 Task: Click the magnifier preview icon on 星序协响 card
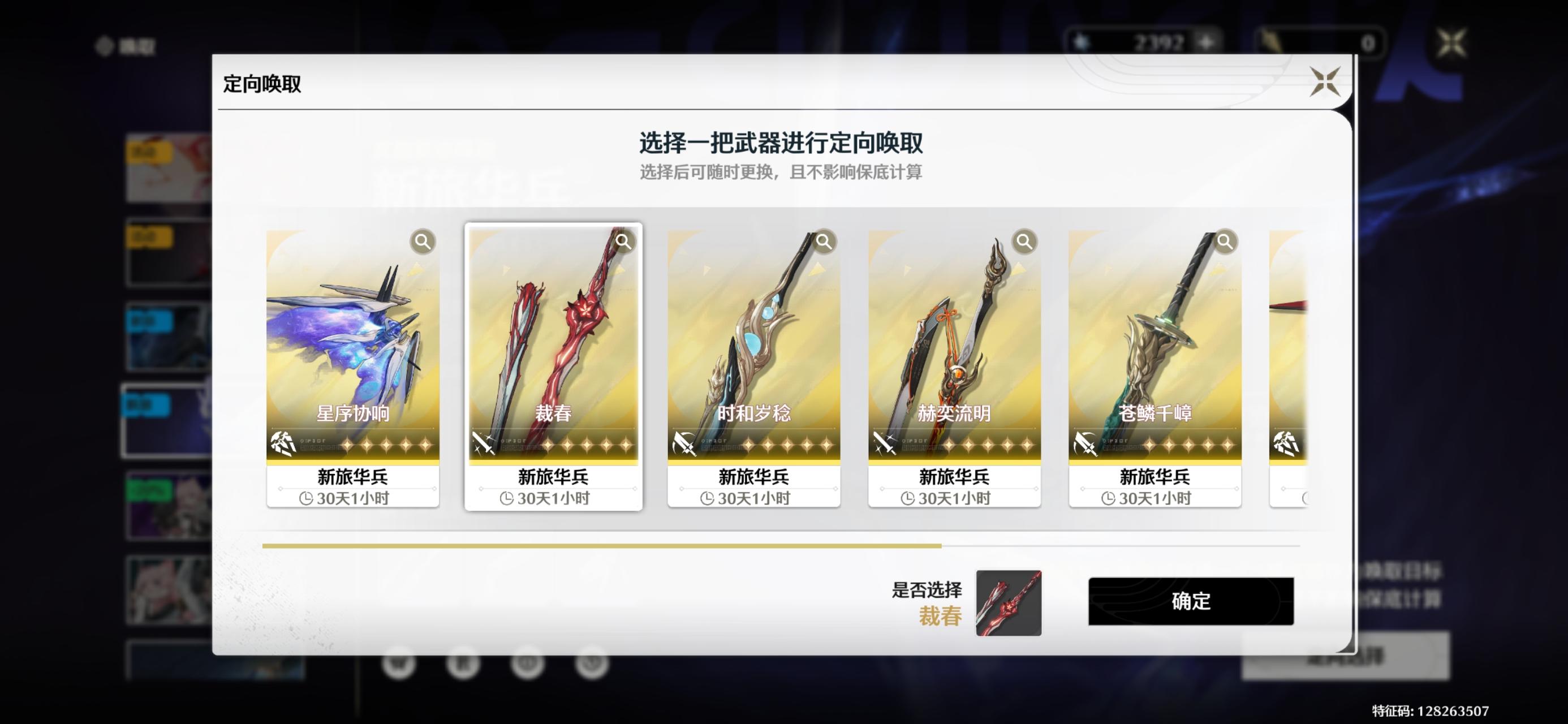click(x=423, y=241)
